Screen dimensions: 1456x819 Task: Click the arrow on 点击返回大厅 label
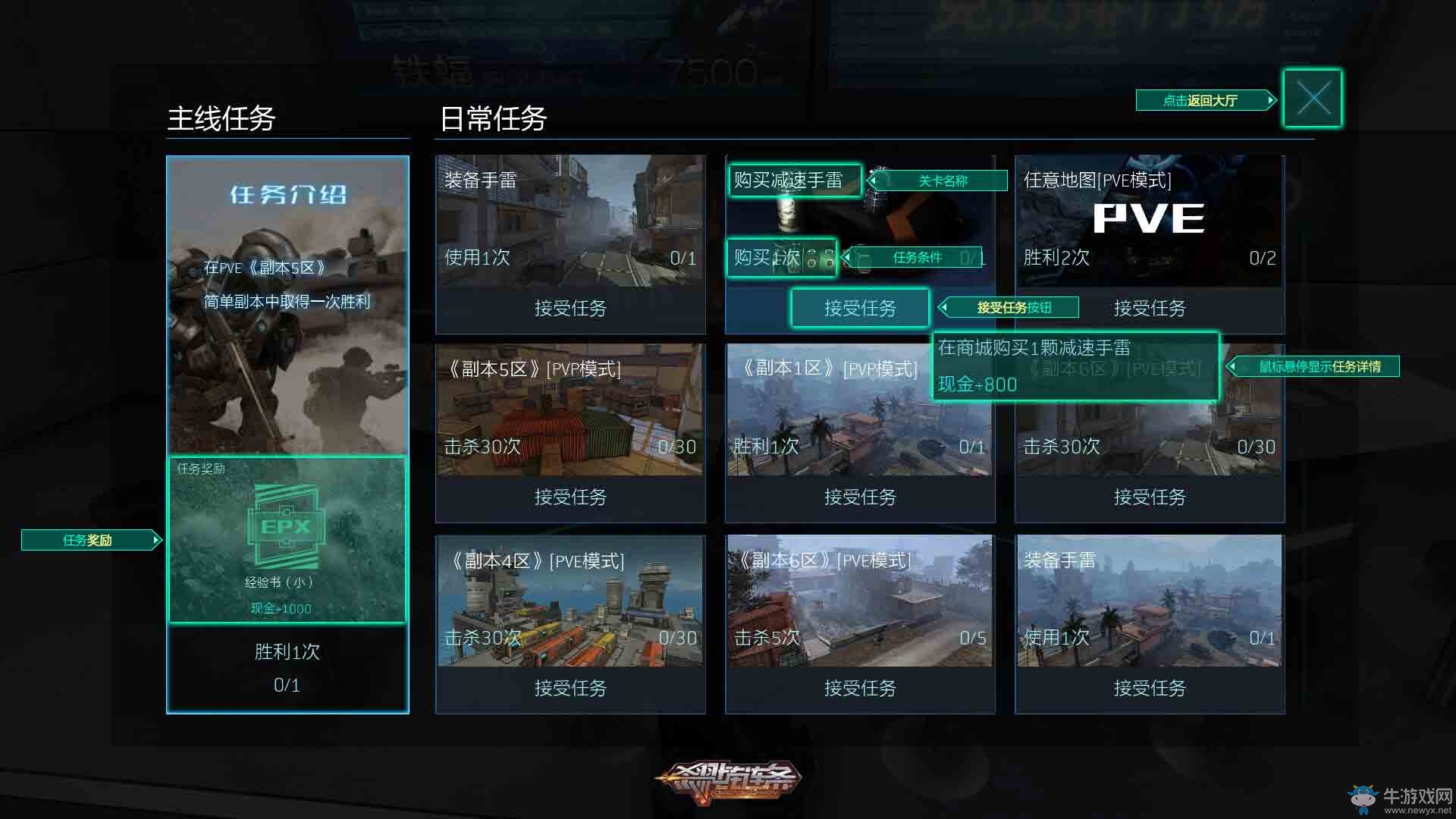(x=1269, y=99)
